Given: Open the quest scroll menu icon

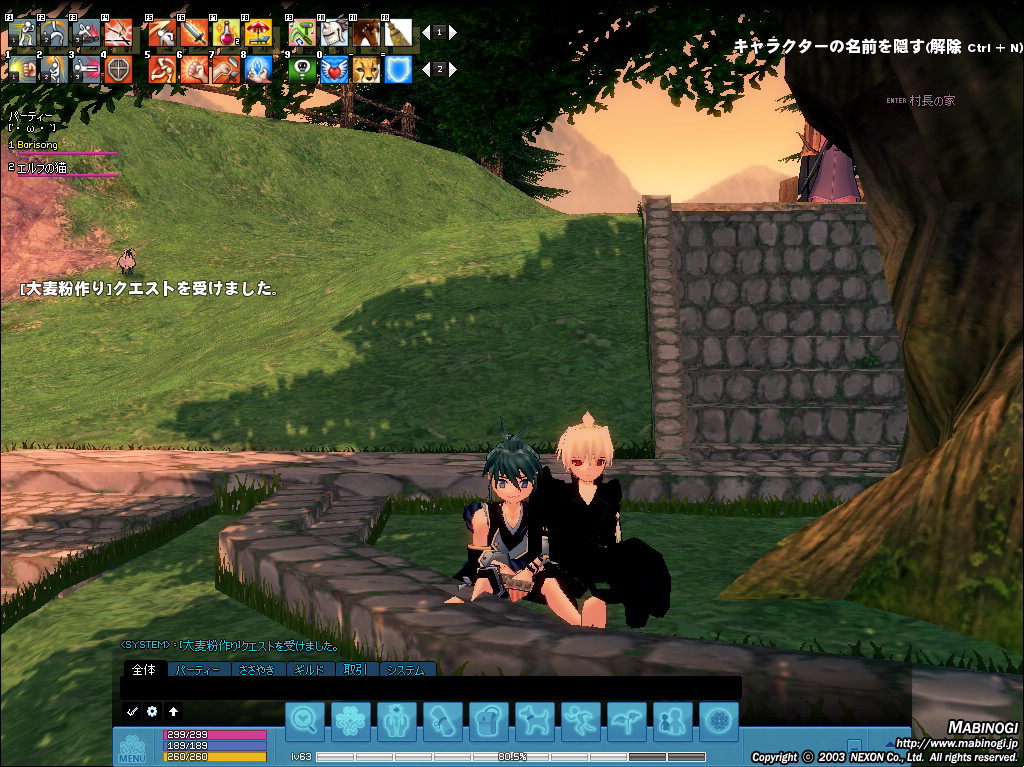Looking at the screenshot, I should point(443,721).
